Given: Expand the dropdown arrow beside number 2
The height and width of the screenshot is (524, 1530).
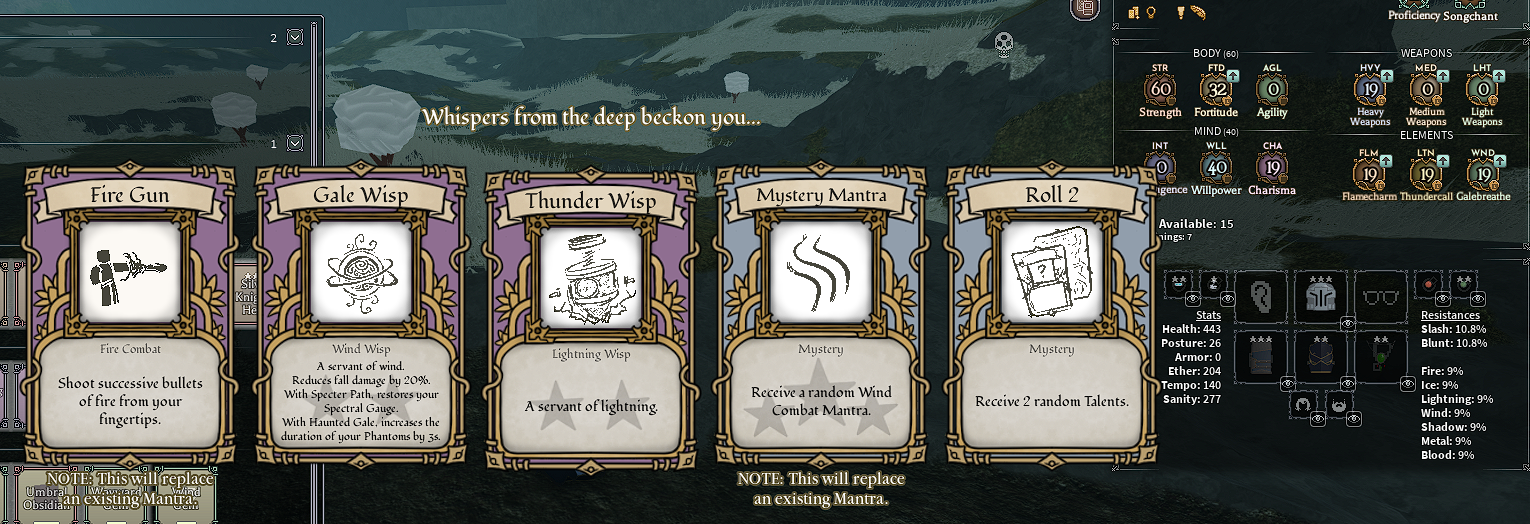Looking at the screenshot, I should tap(294, 38).
